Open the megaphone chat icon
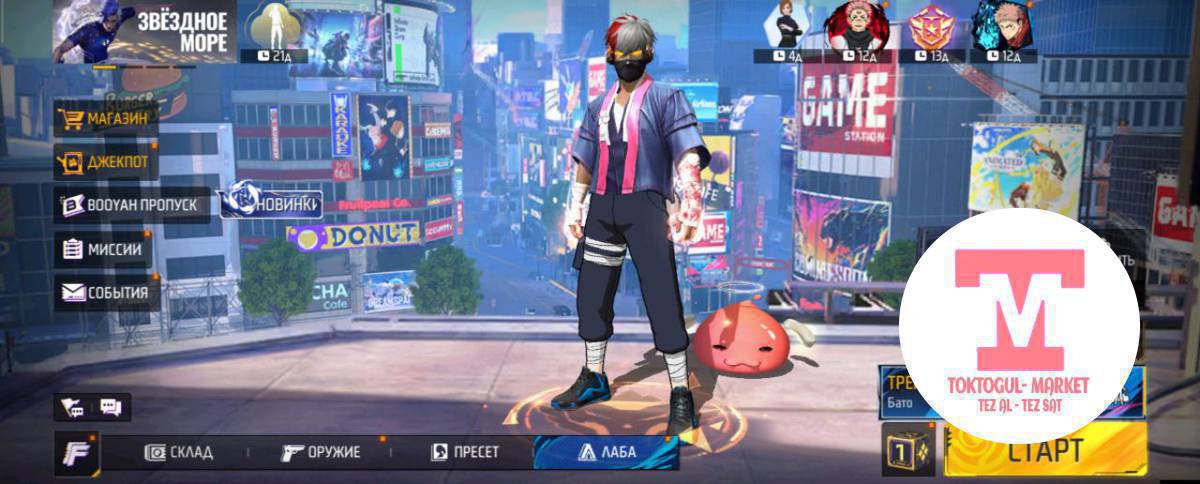The width and height of the screenshot is (1200, 484). [x=73, y=407]
